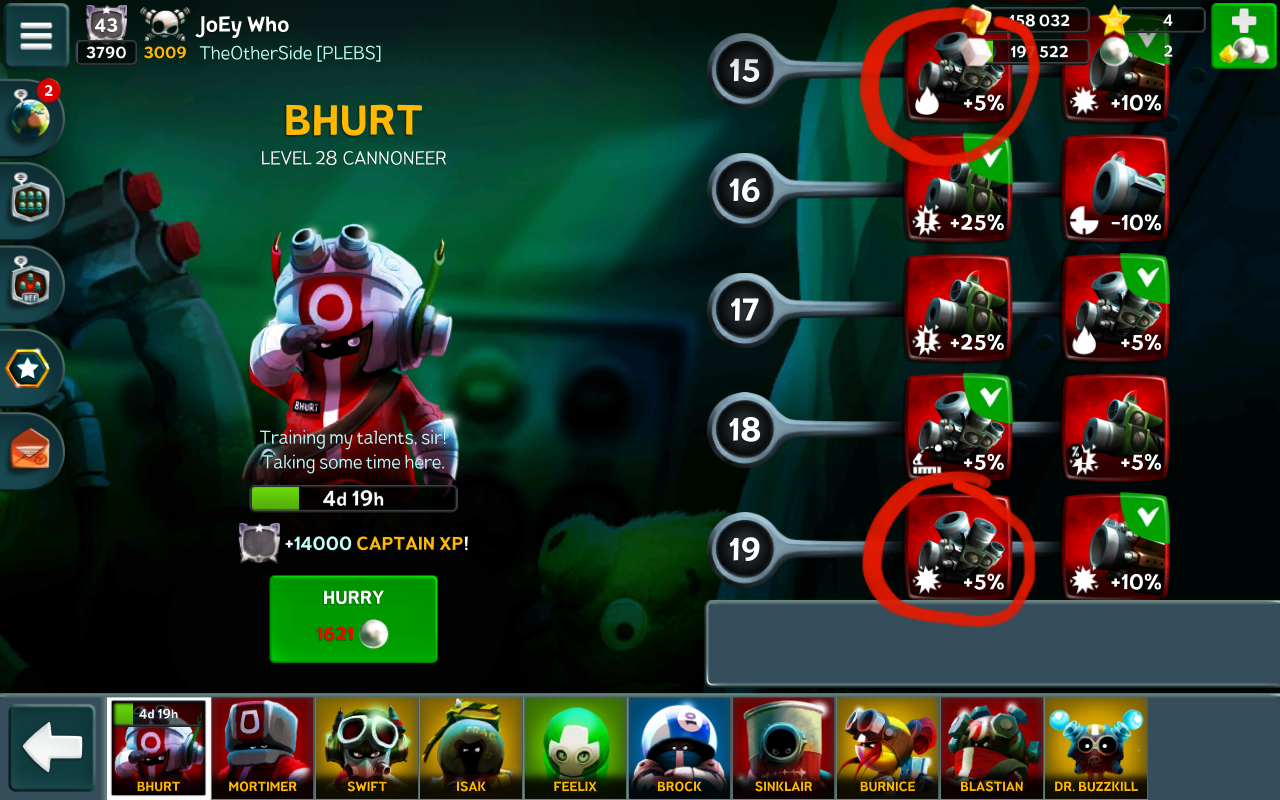Open the orange envelope mailbox
This screenshot has width=1280, height=800.
[30, 451]
